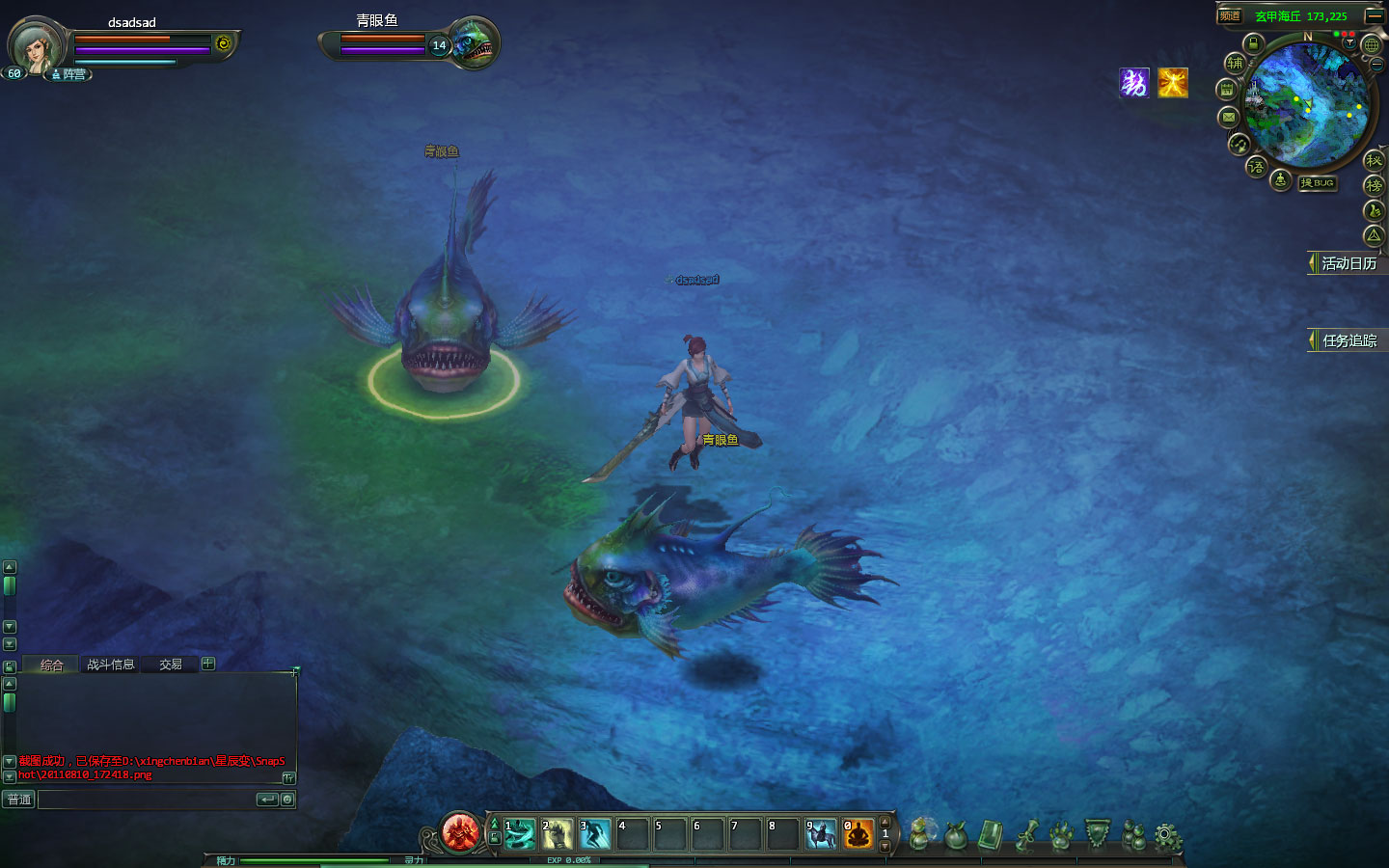The width and height of the screenshot is (1389, 868).
Task: Open the world map globe icon
Action: point(1372,45)
